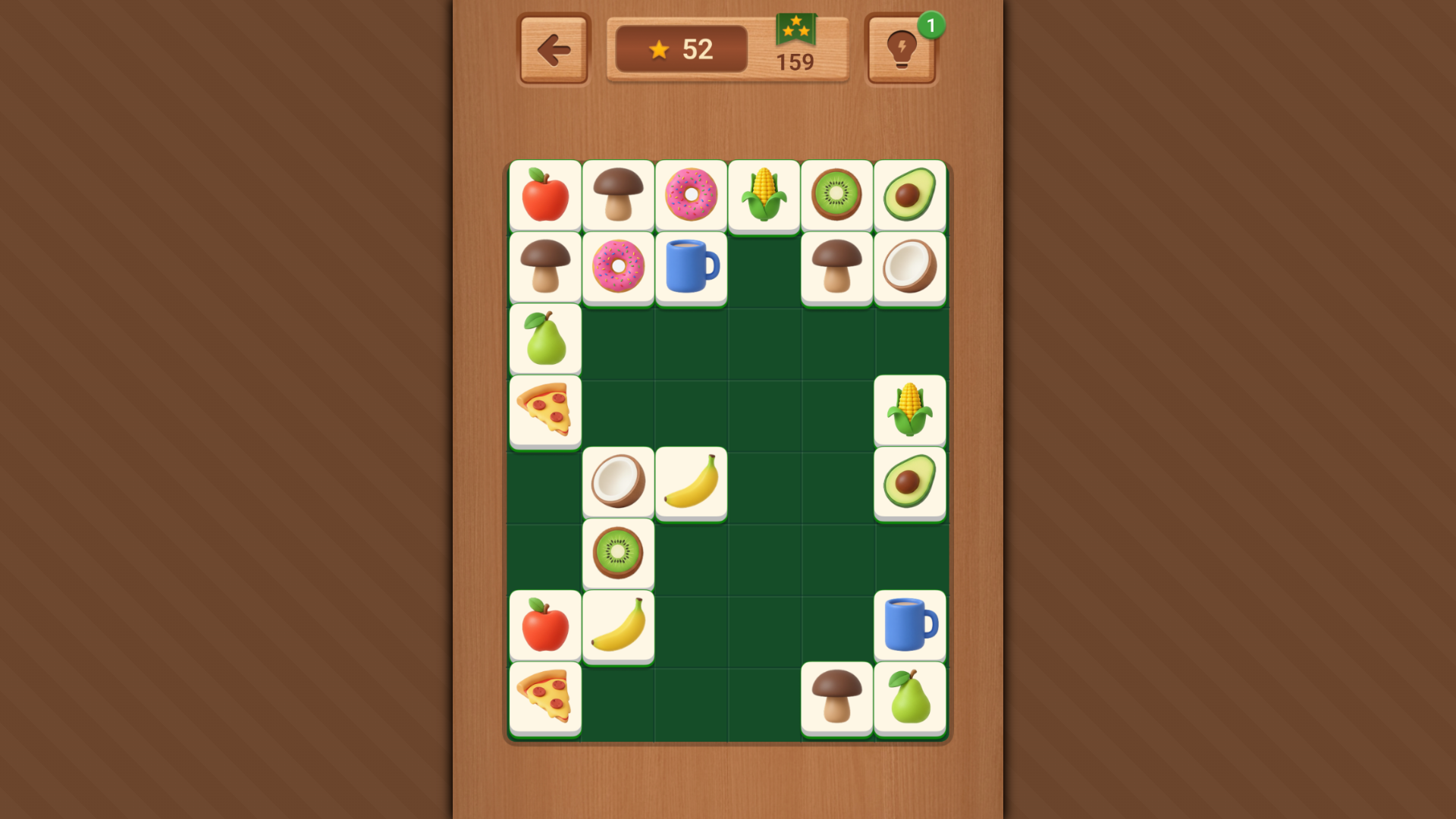Select the apple tile in the top row
Viewport: 1456px width, 819px height.
545,196
